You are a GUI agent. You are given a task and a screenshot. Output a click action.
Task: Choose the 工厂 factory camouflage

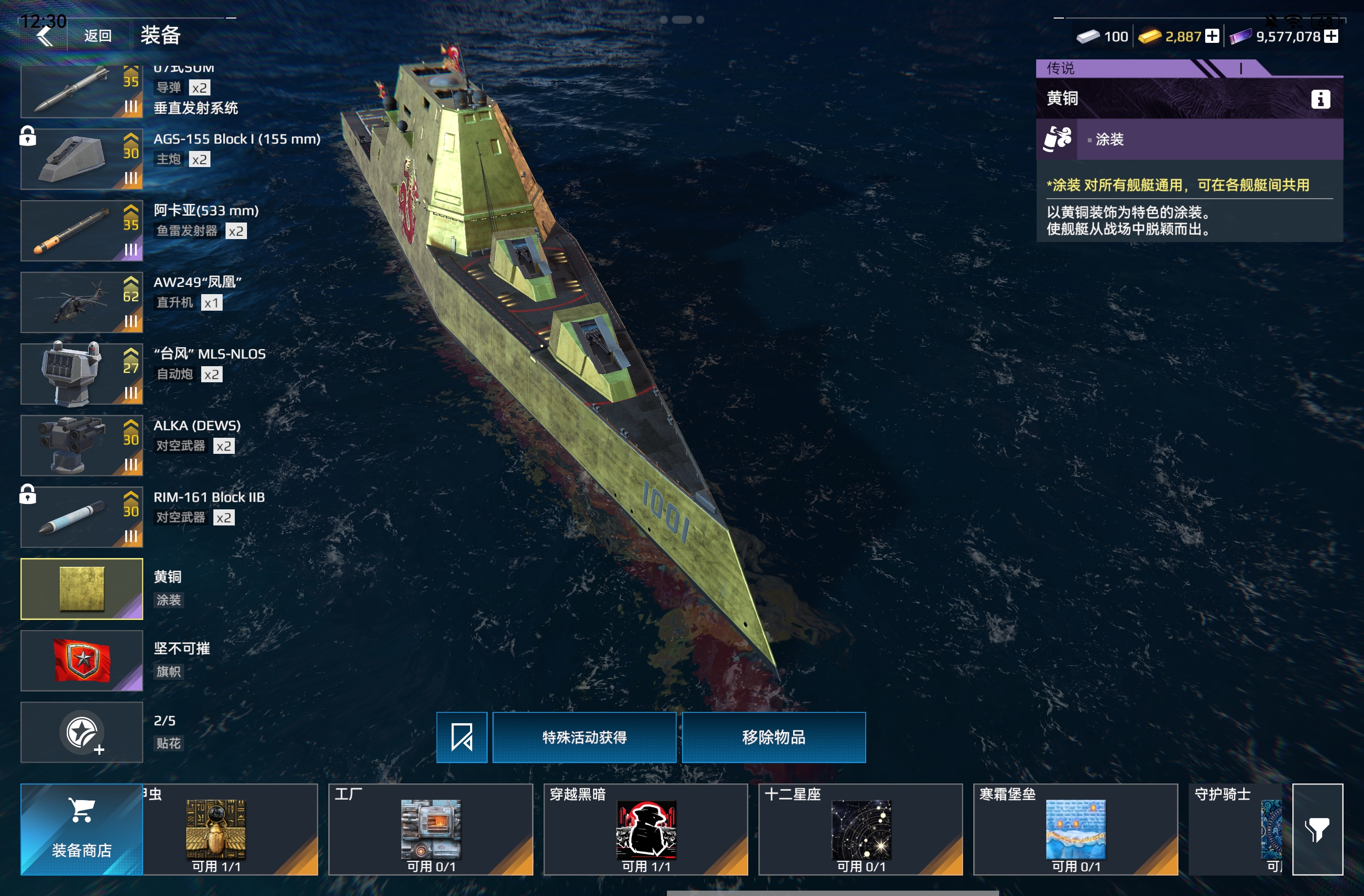click(431, 829)
